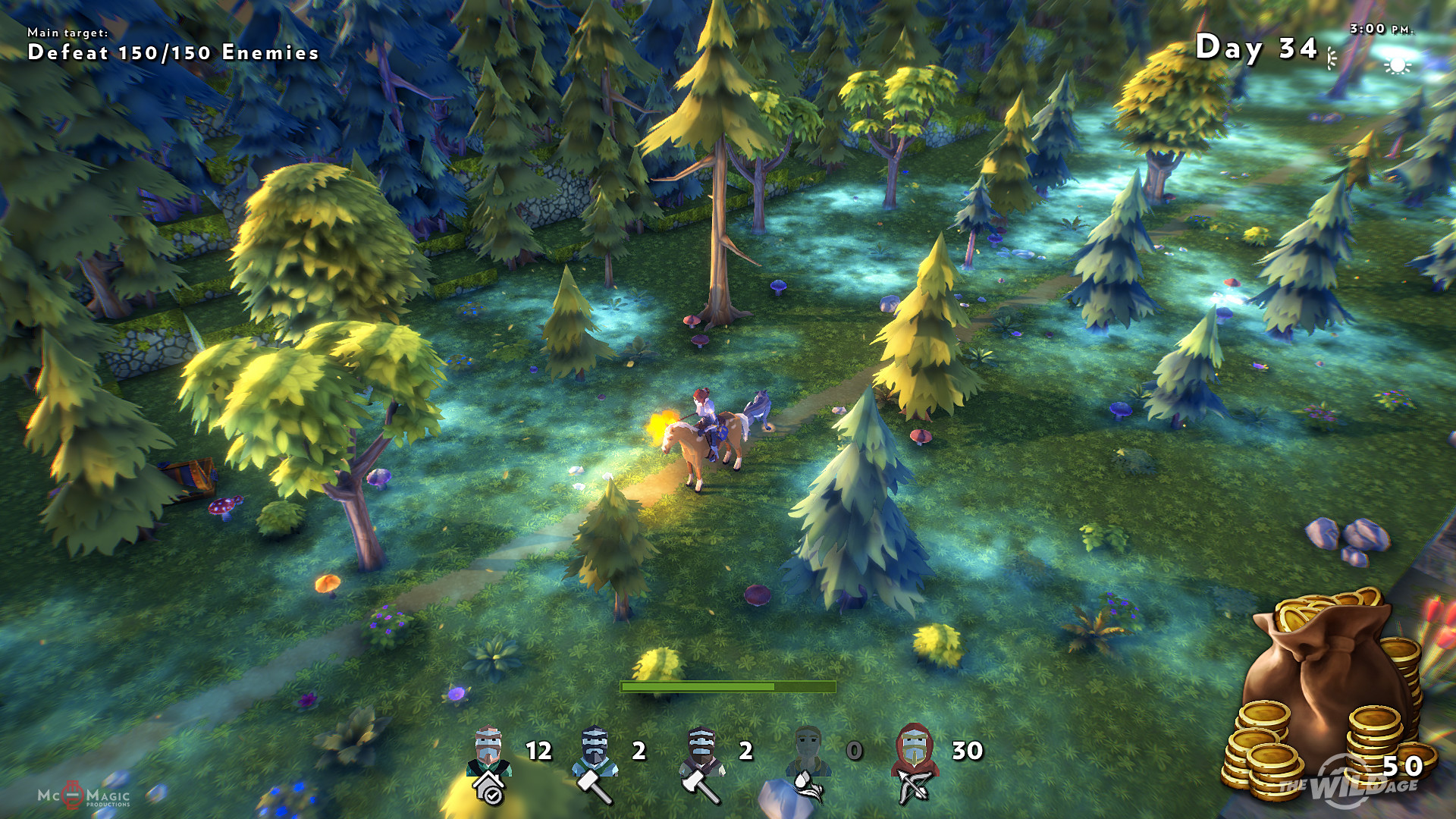1456x819 pixels.
Task: Select the villager unit with house icon
Action: pos(489,762)
